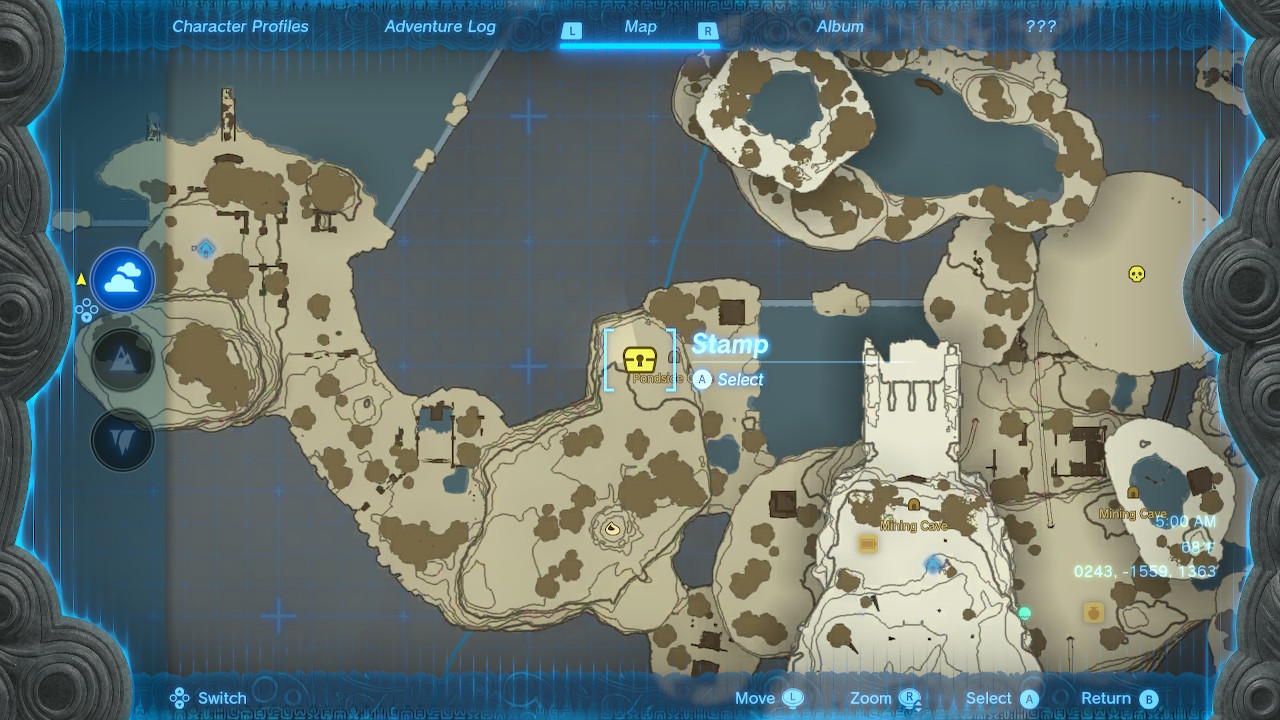Click the central Mining Cave entrance icon
Viewport: 1280px width, 720px height.
[913, 506]
